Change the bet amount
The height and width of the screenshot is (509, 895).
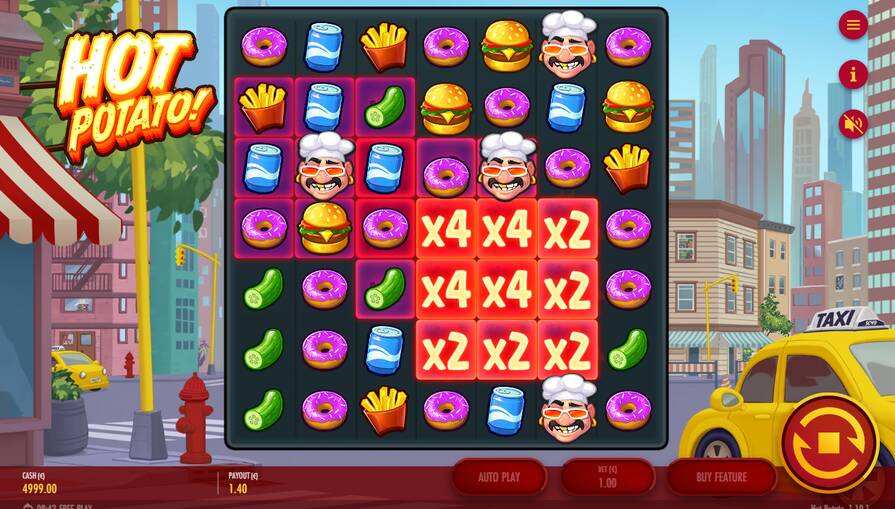(x=607, y=477)
